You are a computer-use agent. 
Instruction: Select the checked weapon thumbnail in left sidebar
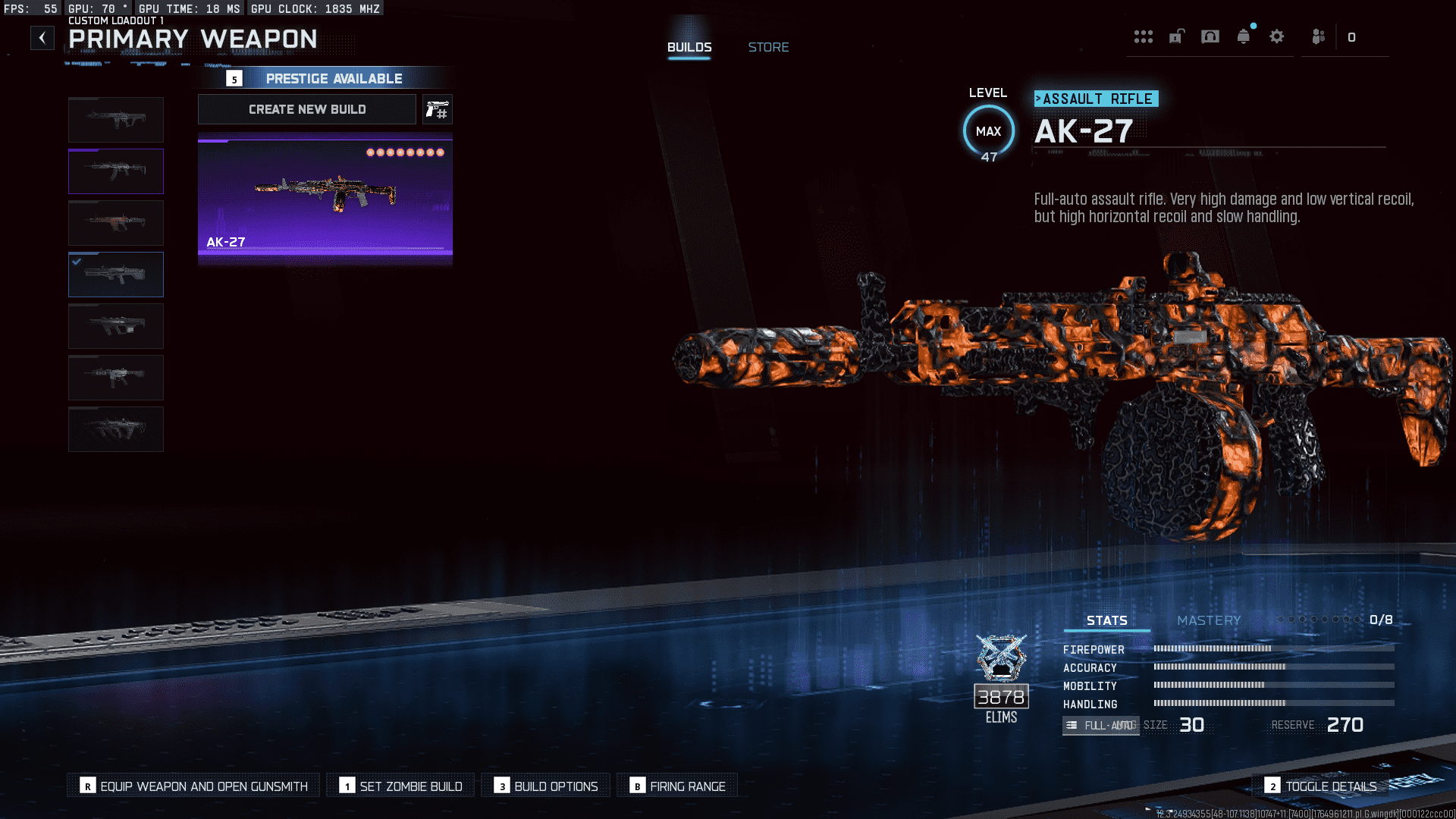pyautogui.click(x=115, y=275)
